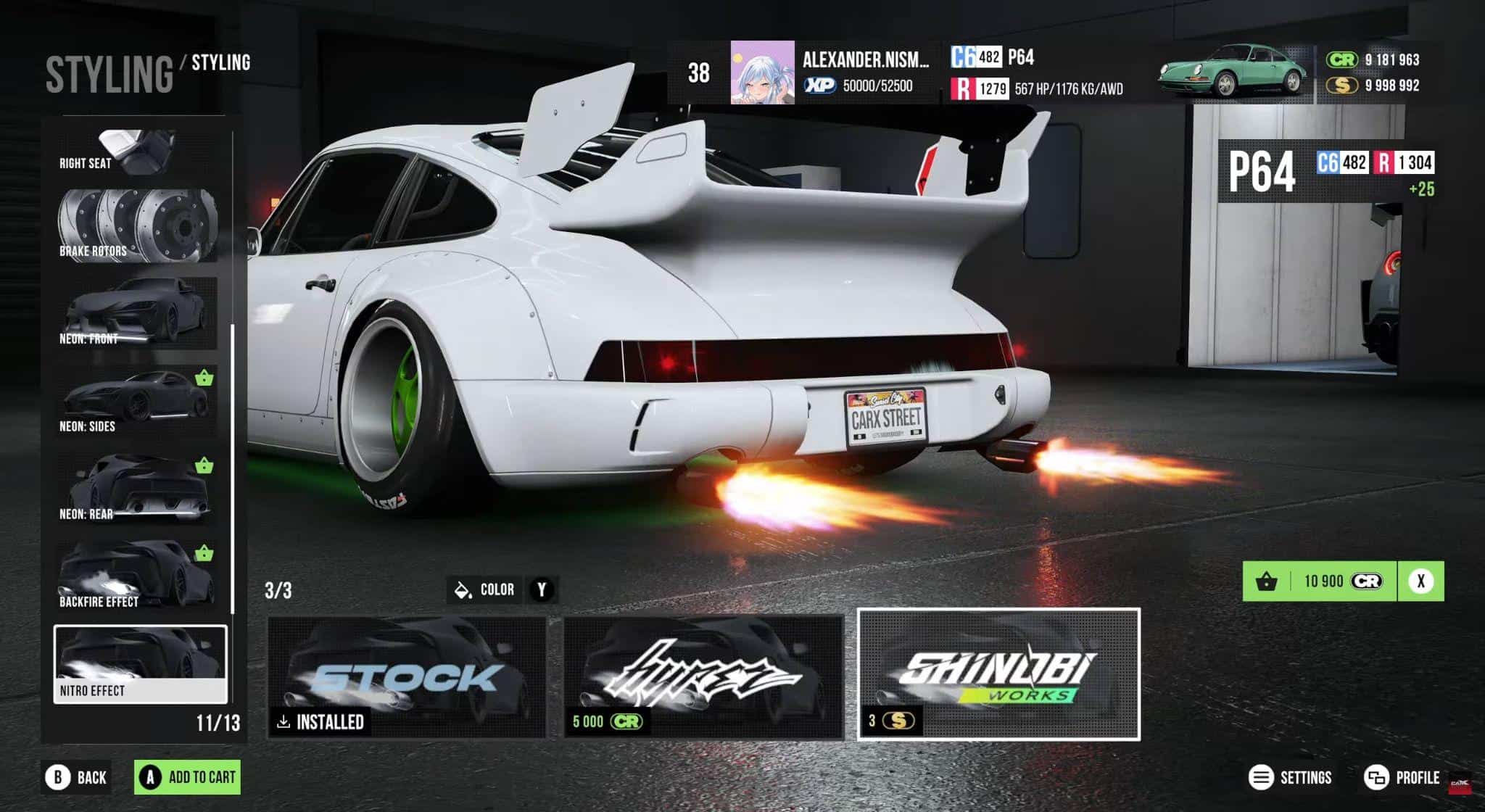Image resolution: width=1485 pixels, height=812 pixels.
Task: Choose the Neon: Front category
Action: coord(136,313)
